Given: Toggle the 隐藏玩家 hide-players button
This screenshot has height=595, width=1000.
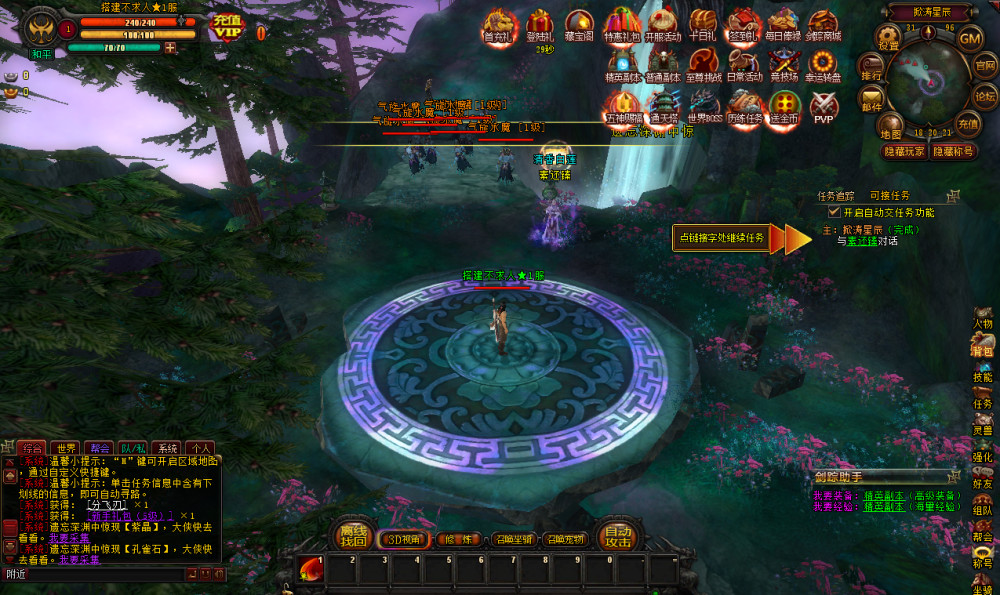Looking at the screenshot, I should coord(904,151).
